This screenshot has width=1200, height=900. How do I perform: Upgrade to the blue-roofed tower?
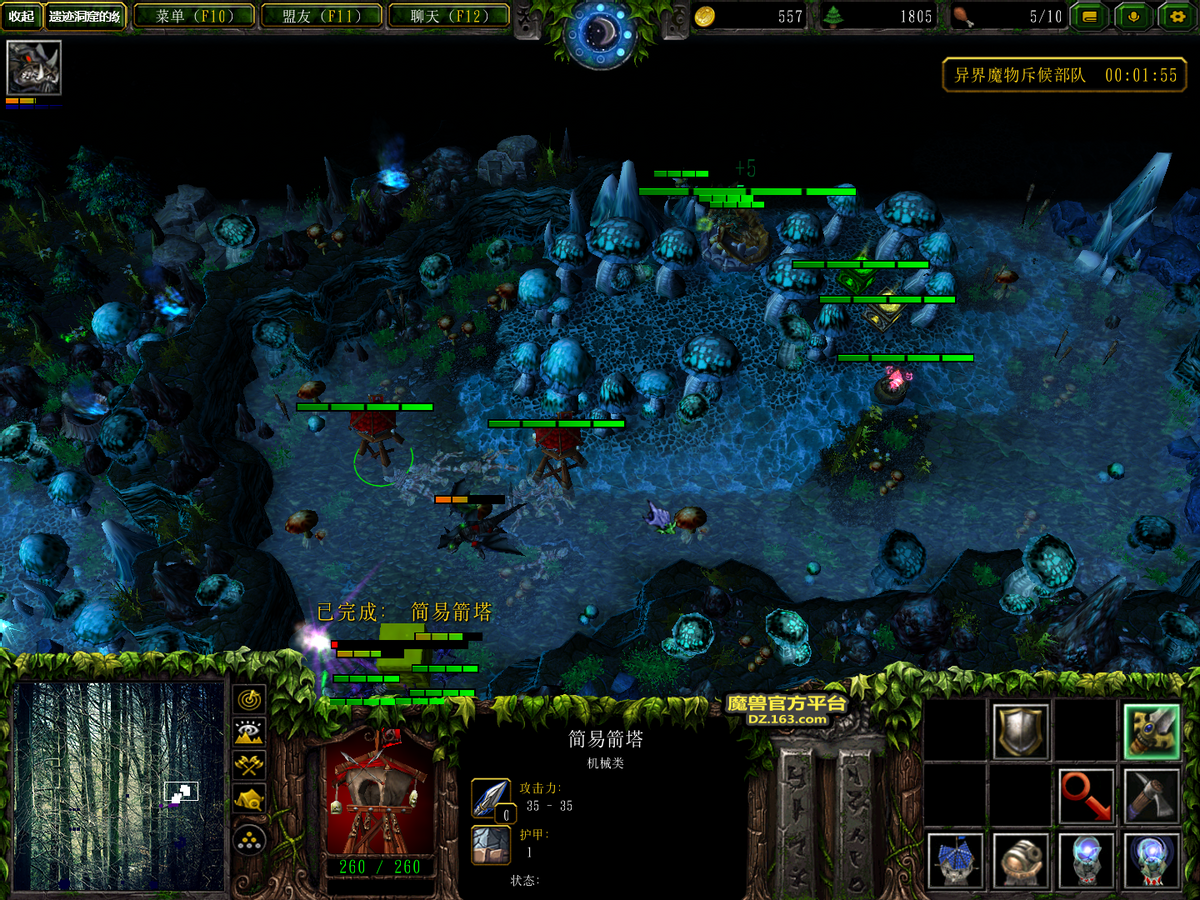pyautogui.click(x=956, y=860)
